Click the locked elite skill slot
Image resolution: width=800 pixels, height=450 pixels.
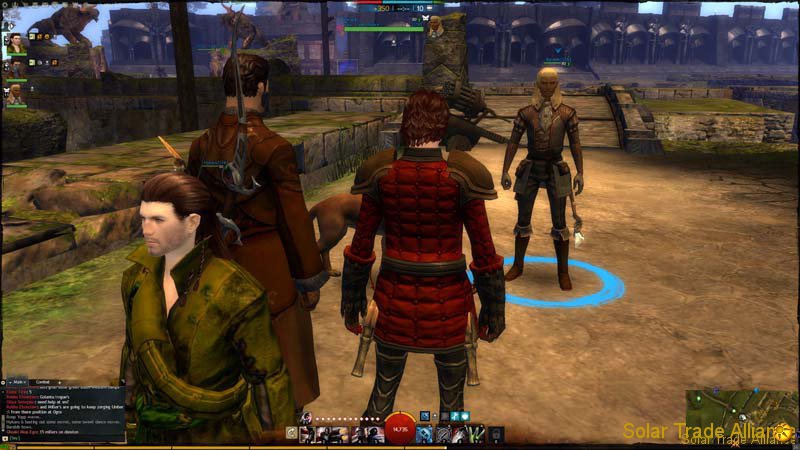click(495, 434)
